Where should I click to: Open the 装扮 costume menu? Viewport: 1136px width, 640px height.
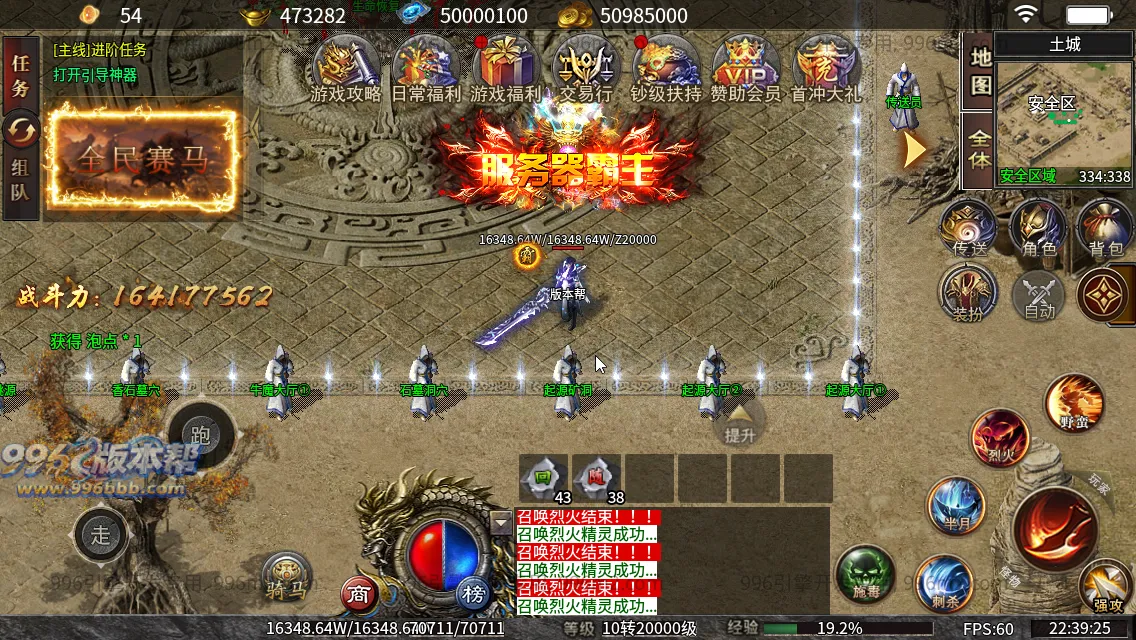[968, 295]
